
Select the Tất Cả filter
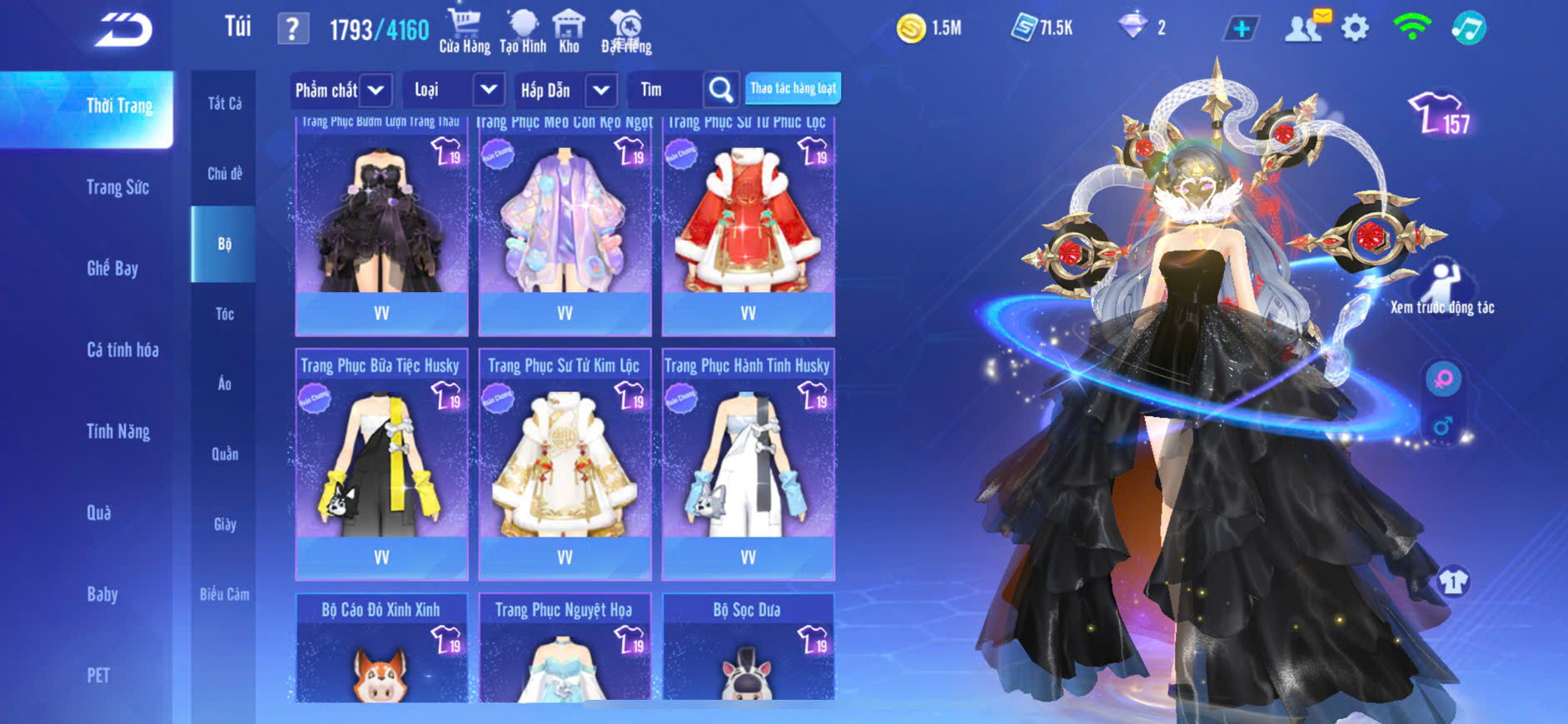click(224, 103)
